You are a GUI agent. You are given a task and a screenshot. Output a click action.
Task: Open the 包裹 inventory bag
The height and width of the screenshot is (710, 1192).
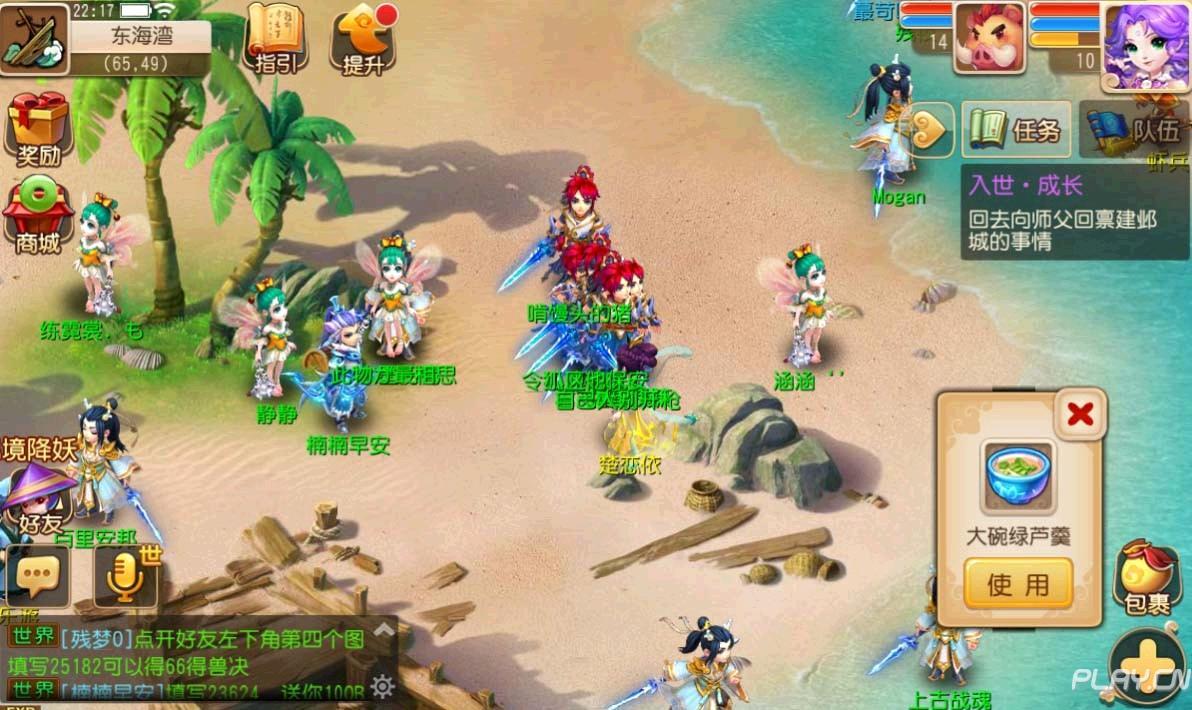(1147, 579)
